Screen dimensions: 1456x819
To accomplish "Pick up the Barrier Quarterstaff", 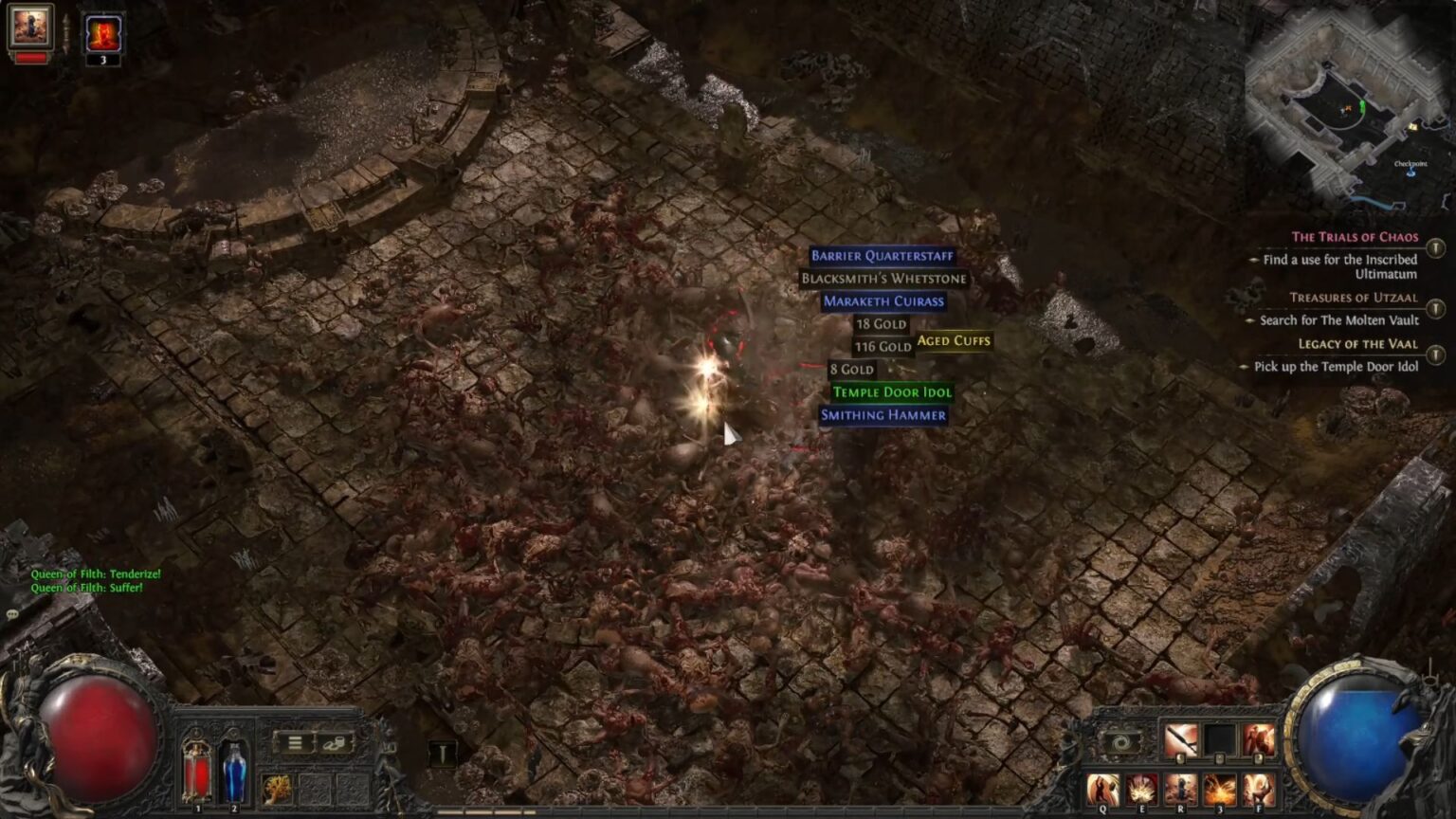I will (x=883, y=255).
